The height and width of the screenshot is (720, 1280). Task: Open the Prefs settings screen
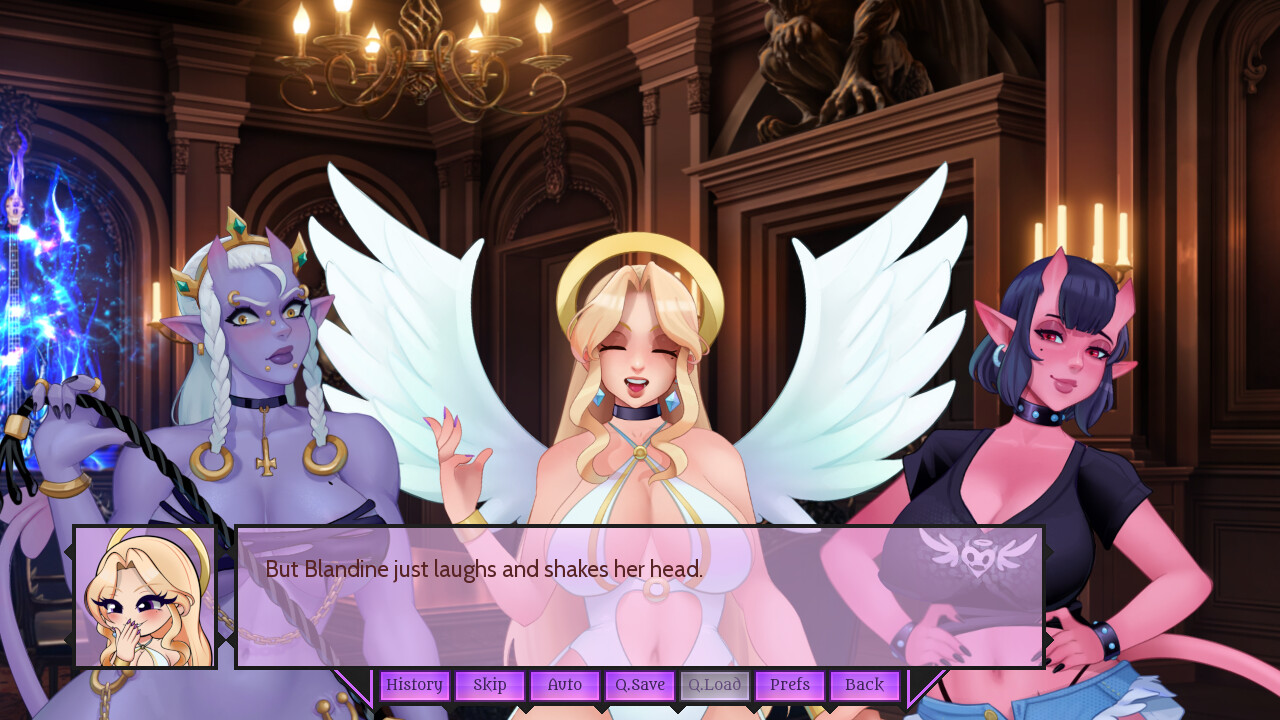790,685
